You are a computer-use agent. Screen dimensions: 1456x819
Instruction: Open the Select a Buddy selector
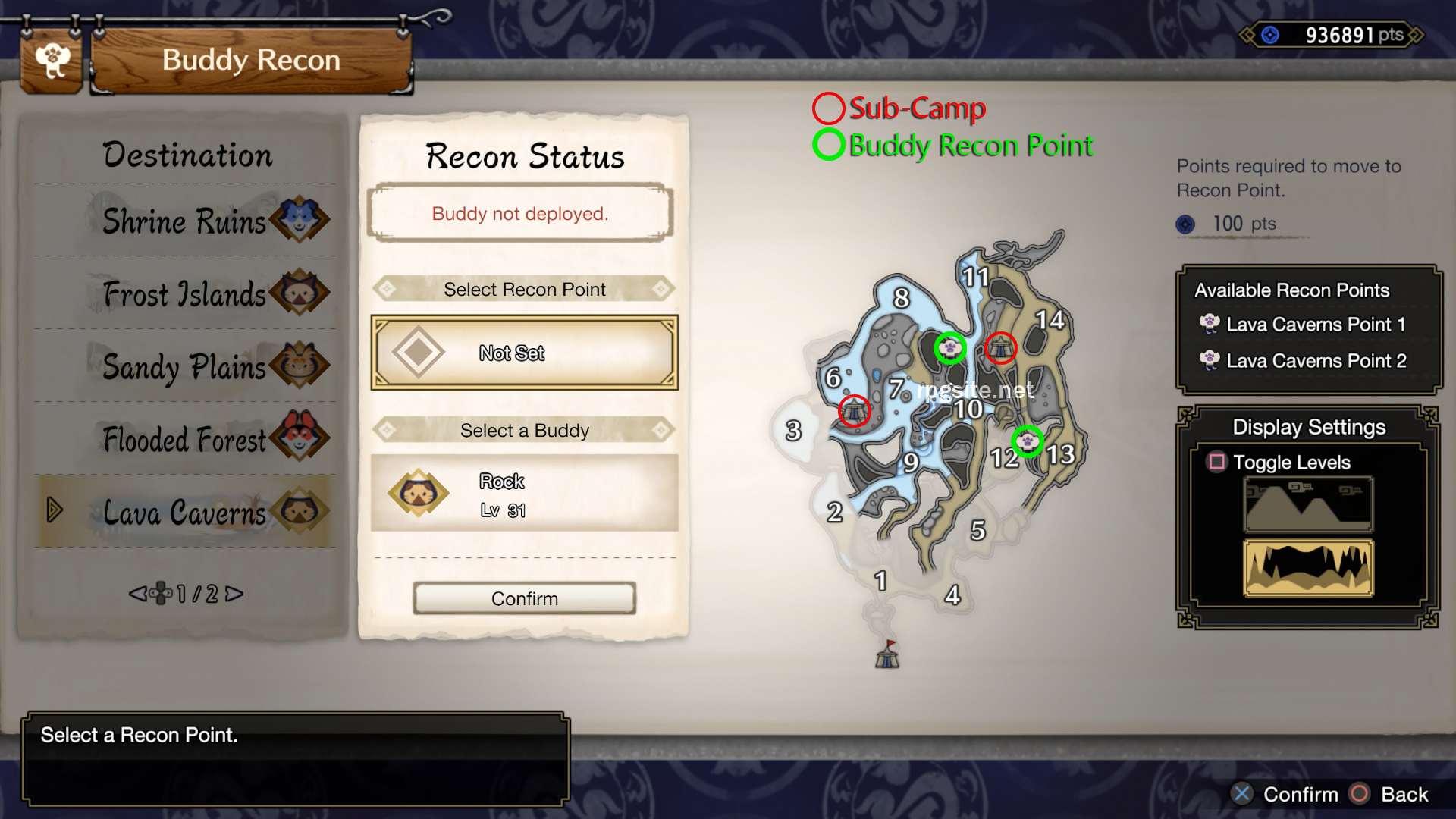pyautogui.click(x=523, y=431)
